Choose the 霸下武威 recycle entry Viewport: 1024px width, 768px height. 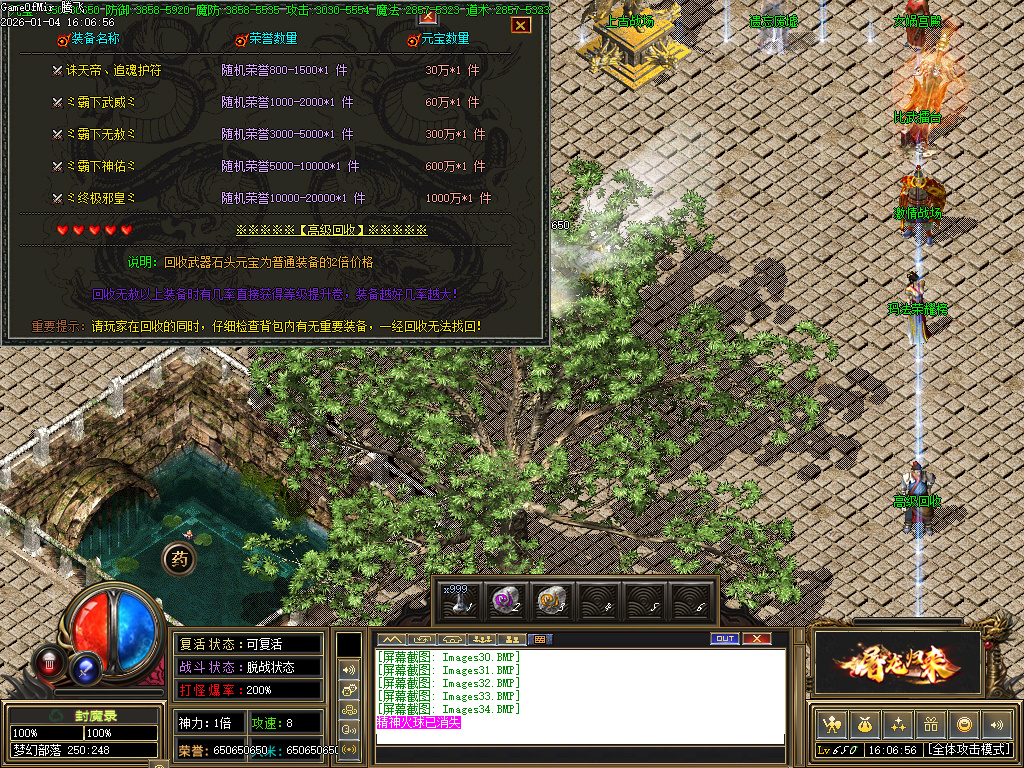99,102
